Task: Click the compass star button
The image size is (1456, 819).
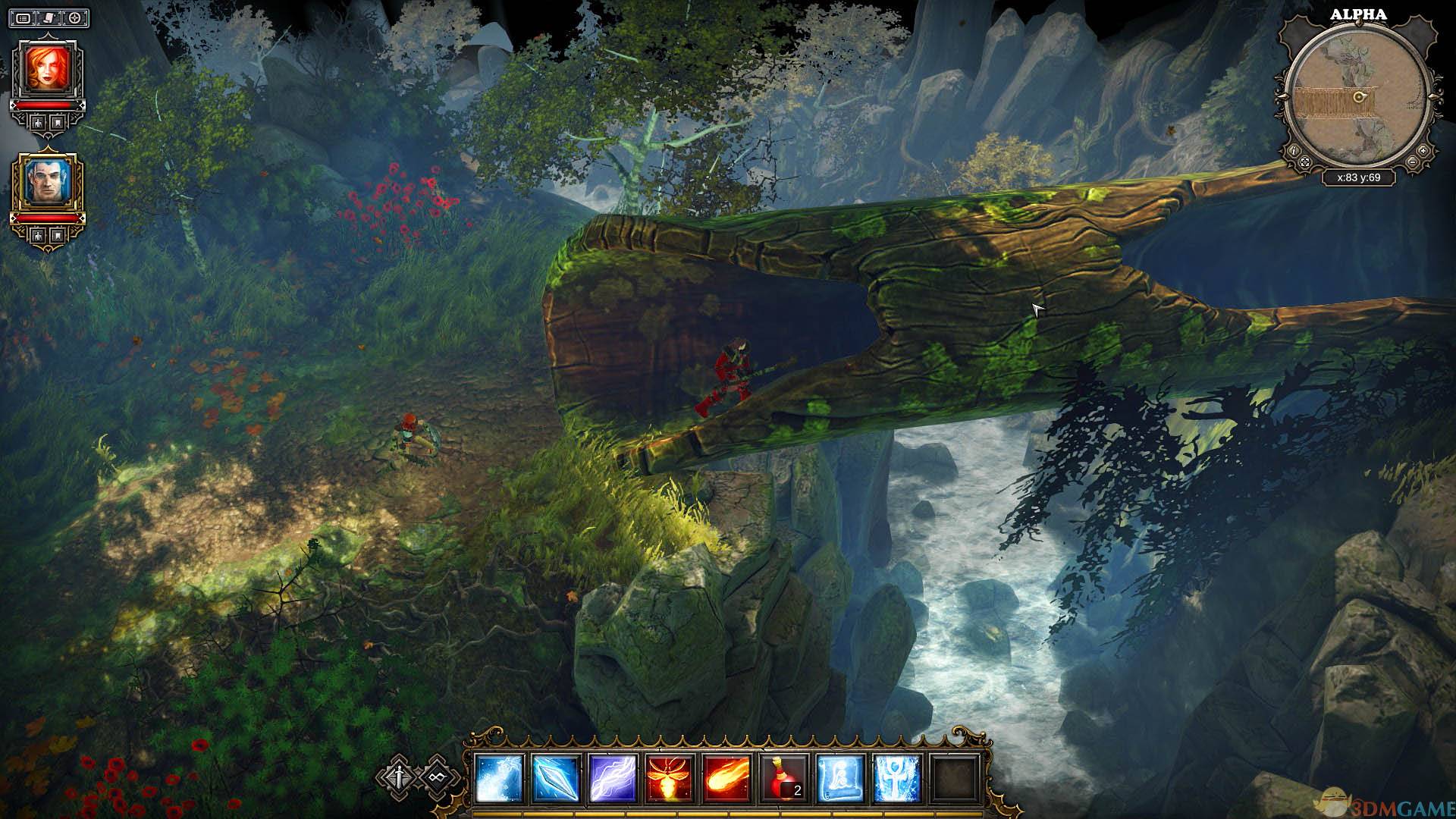Action: [75, 17]
